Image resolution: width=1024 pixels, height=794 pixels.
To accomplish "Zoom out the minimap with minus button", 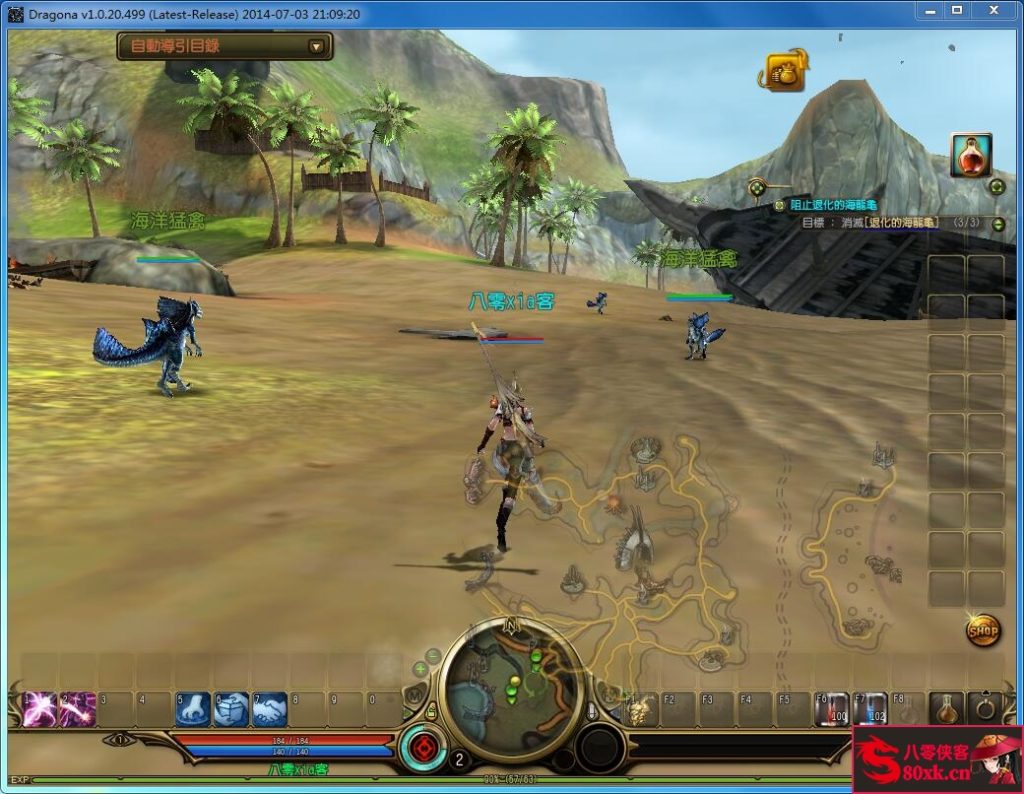I will point(434,656).
